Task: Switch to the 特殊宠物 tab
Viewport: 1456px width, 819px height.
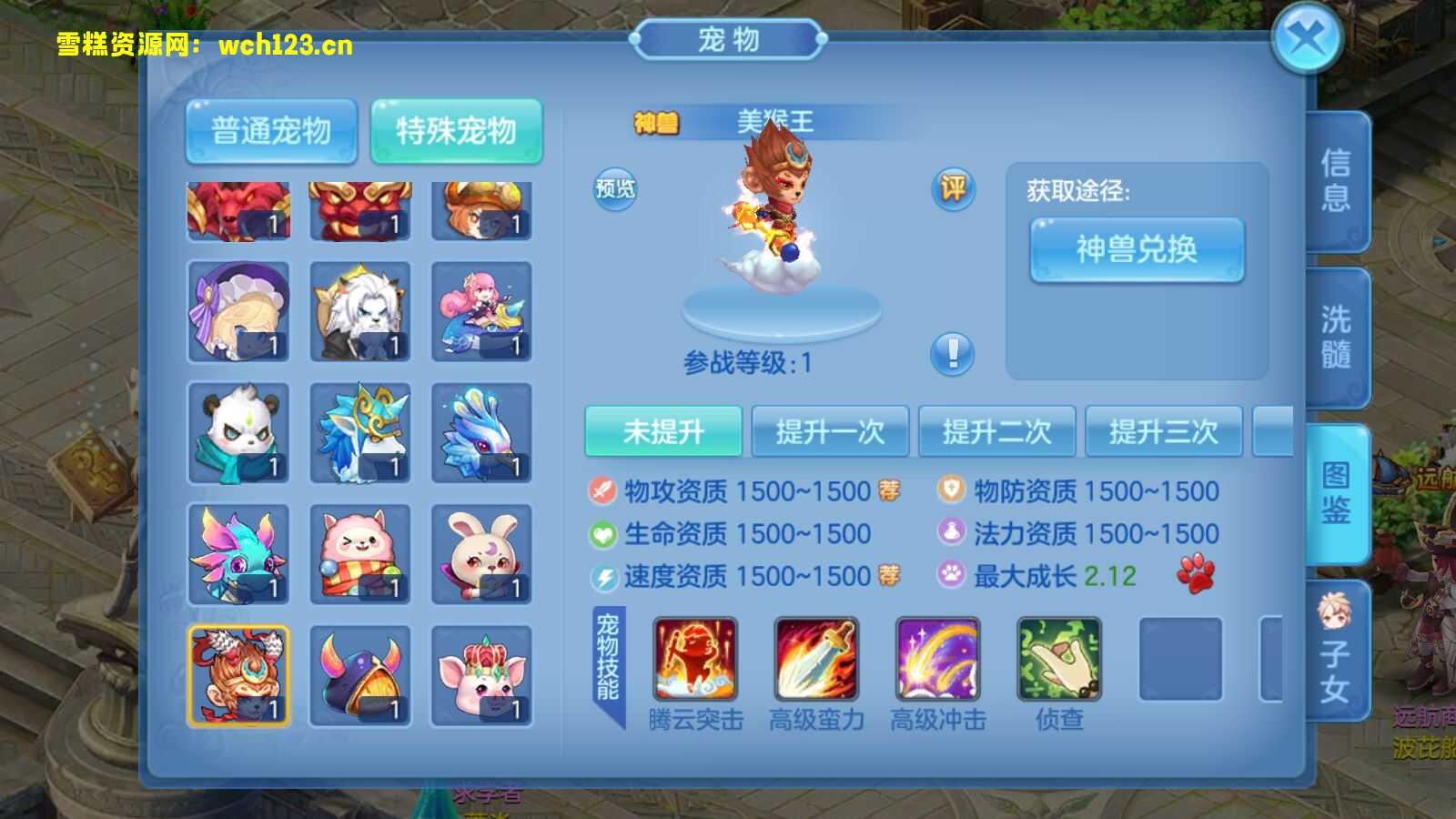Action: coord(458,130)
